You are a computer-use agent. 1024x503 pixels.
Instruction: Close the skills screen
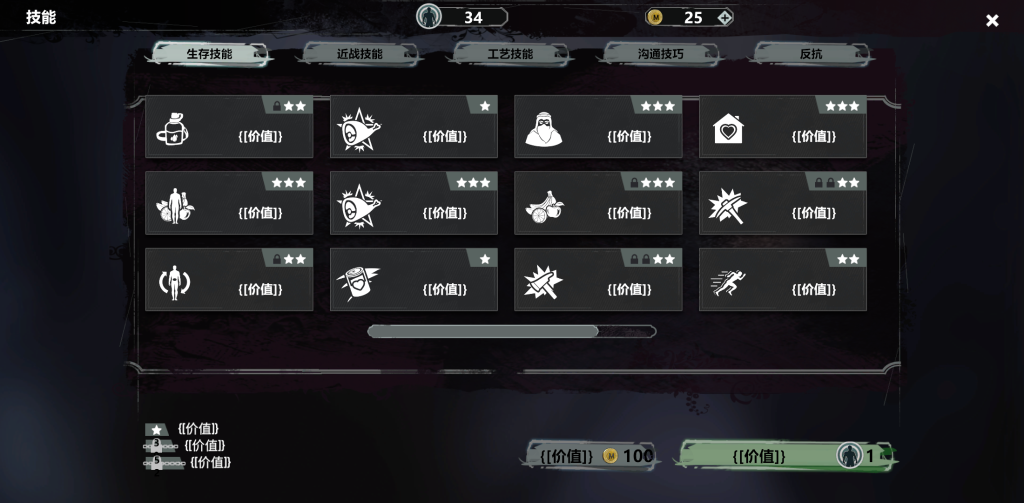coord(992,20)
